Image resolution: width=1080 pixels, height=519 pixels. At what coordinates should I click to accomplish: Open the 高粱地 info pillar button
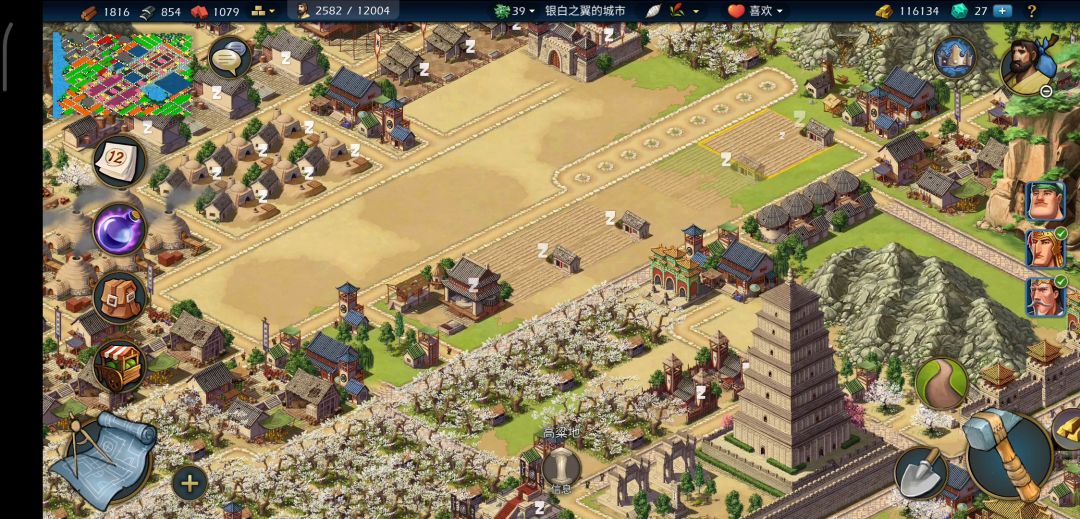pos(562,468)
